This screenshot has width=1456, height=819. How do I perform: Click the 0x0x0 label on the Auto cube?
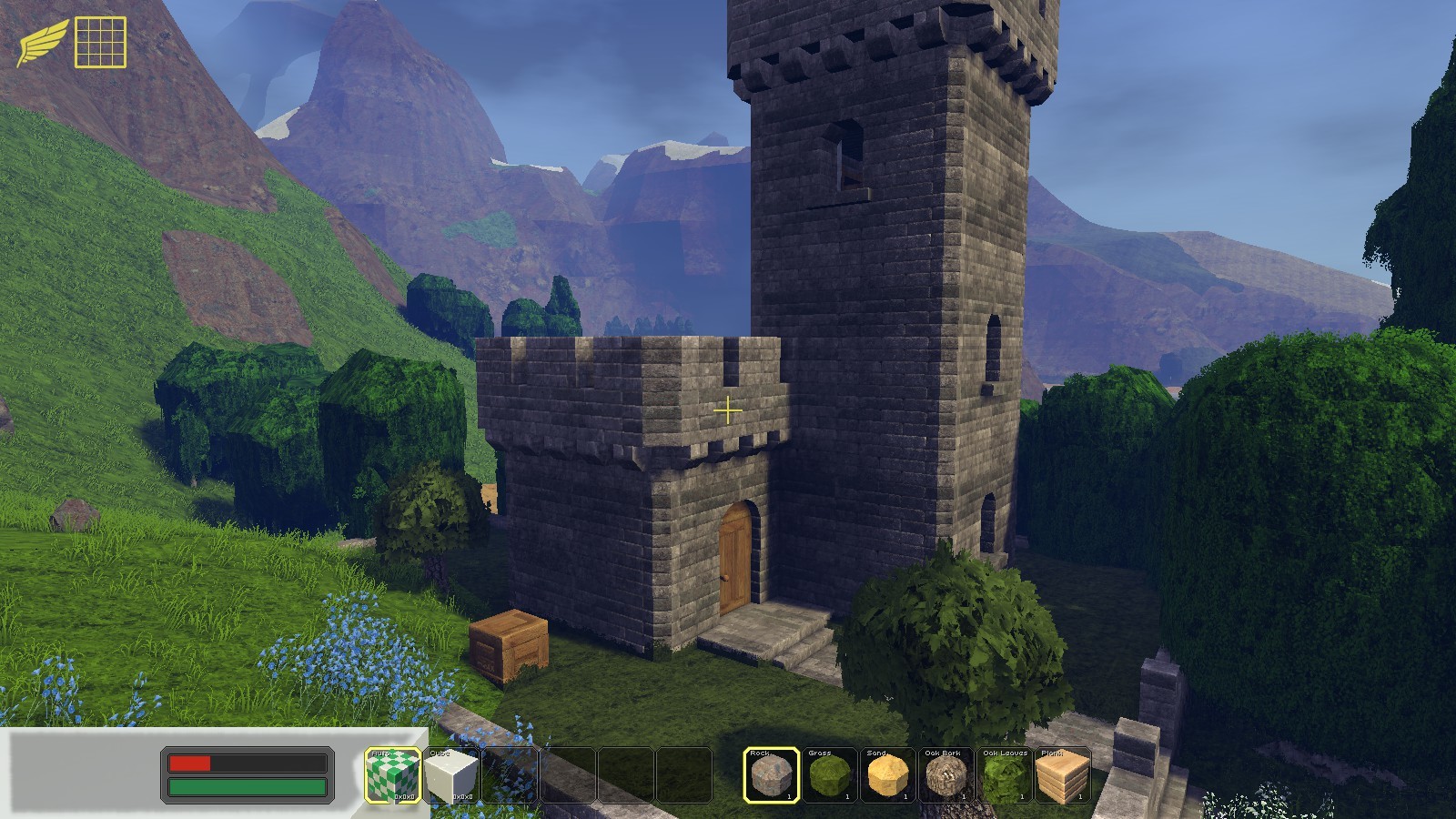[404, 795]
